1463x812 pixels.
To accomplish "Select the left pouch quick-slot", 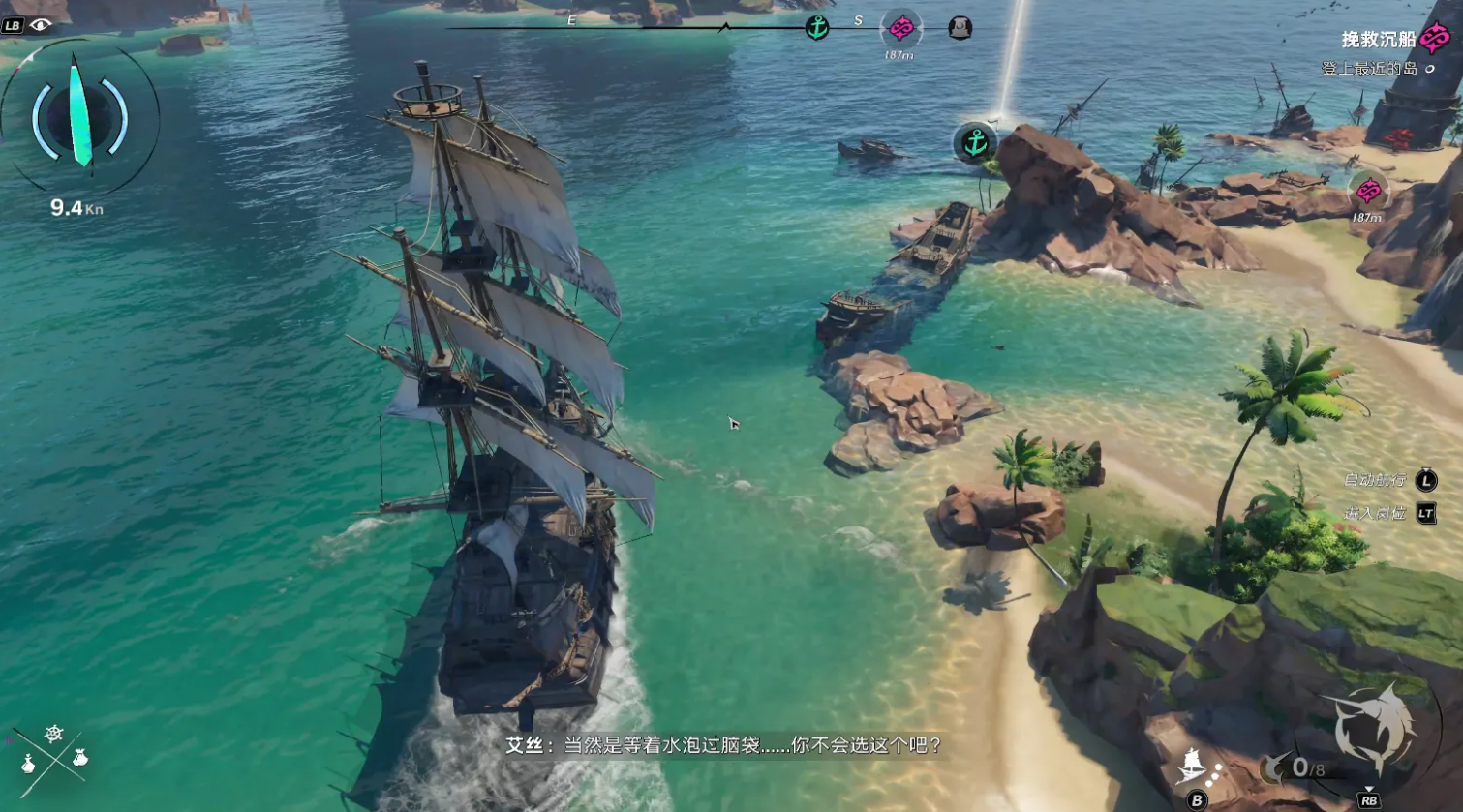I will pos(28,765).
